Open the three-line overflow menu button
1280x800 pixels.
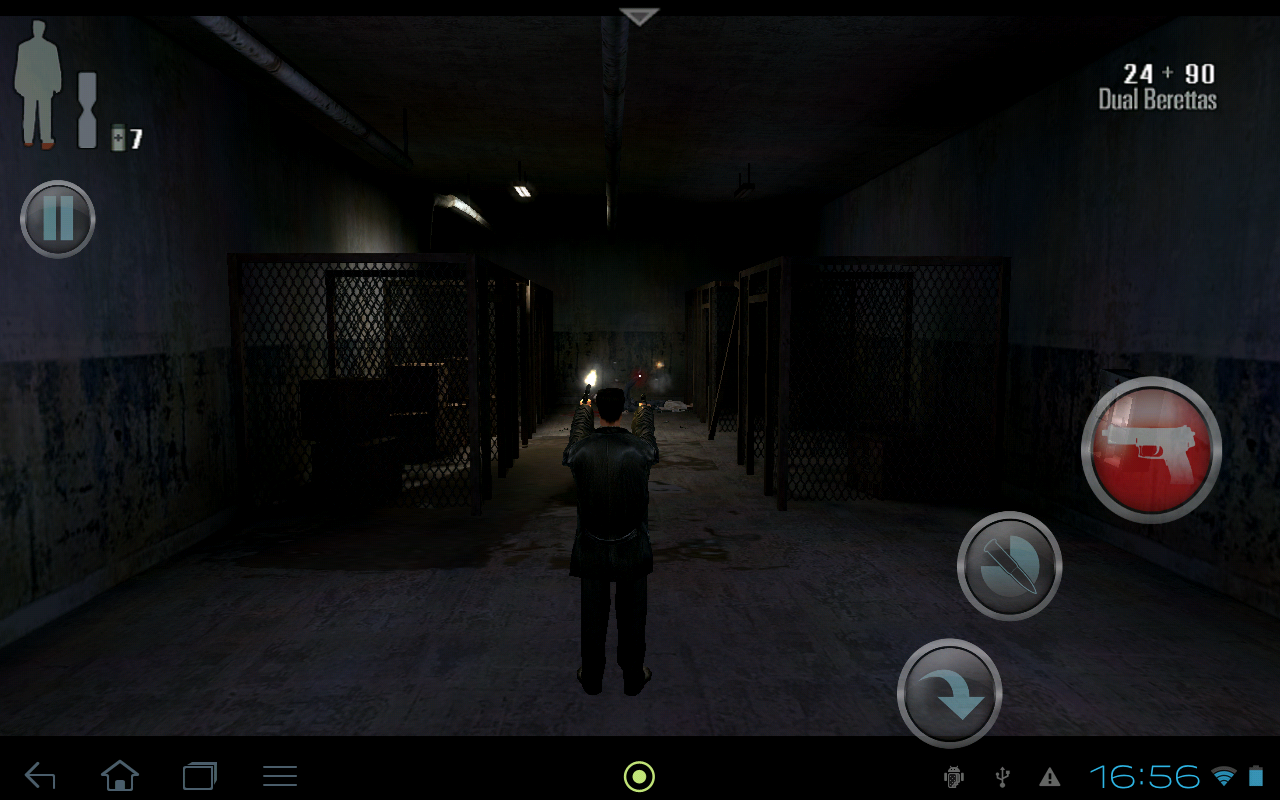280,776
